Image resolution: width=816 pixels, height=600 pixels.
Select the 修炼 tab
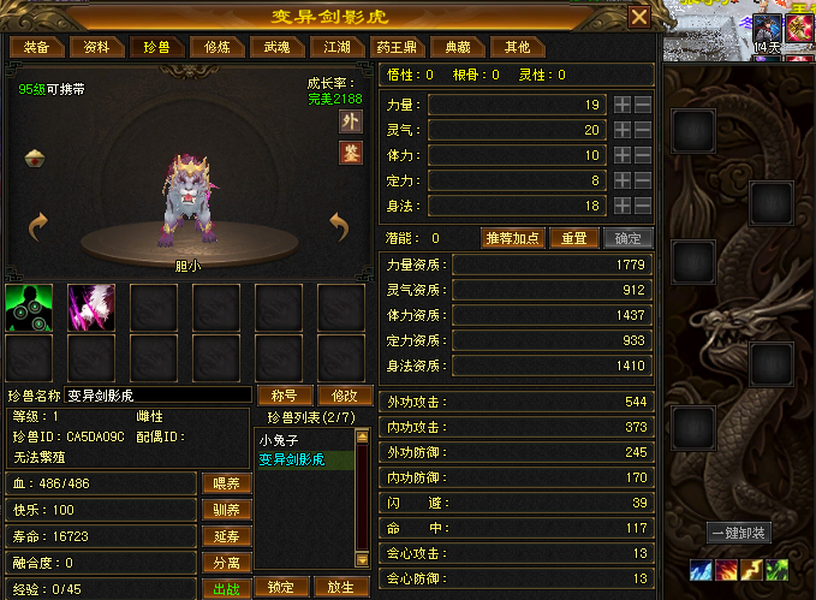217,47
